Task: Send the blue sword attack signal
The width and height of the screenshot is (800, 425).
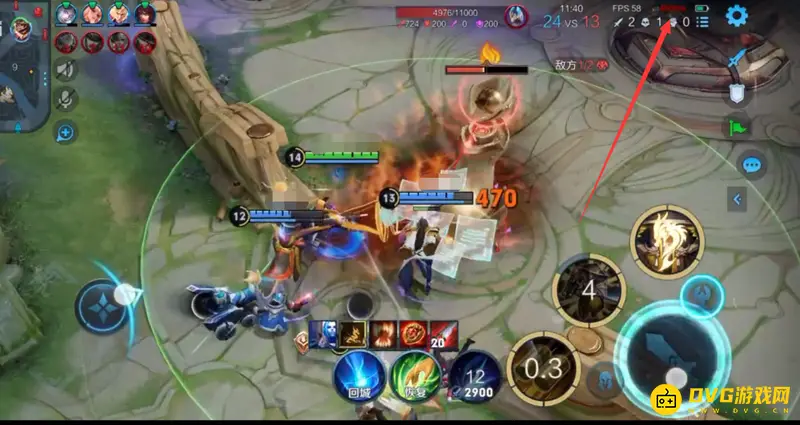Action: click(x=740, y=58)
